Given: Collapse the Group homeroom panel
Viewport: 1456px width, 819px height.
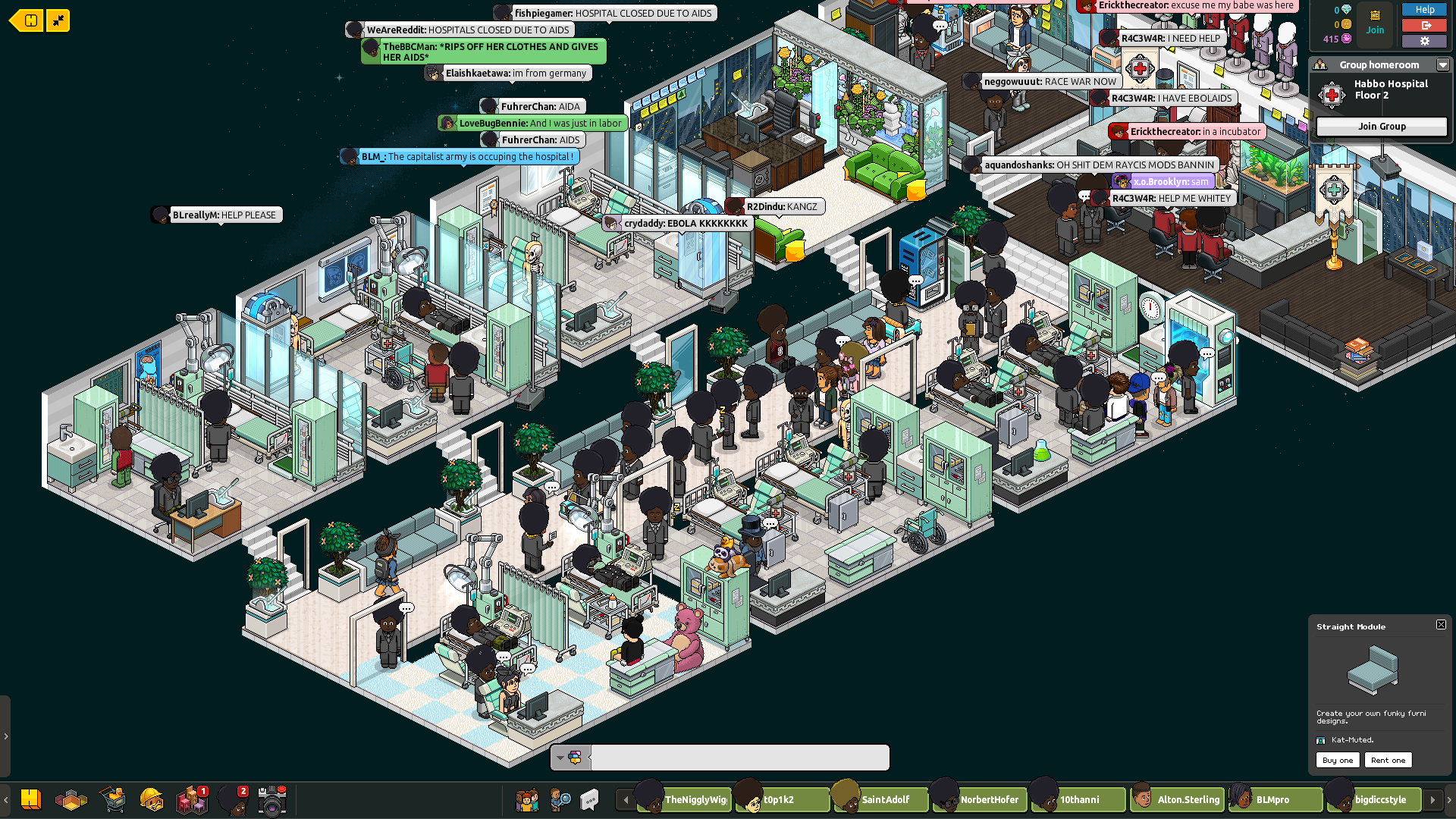Looking at the screenshot, I should pos(1442,65).
